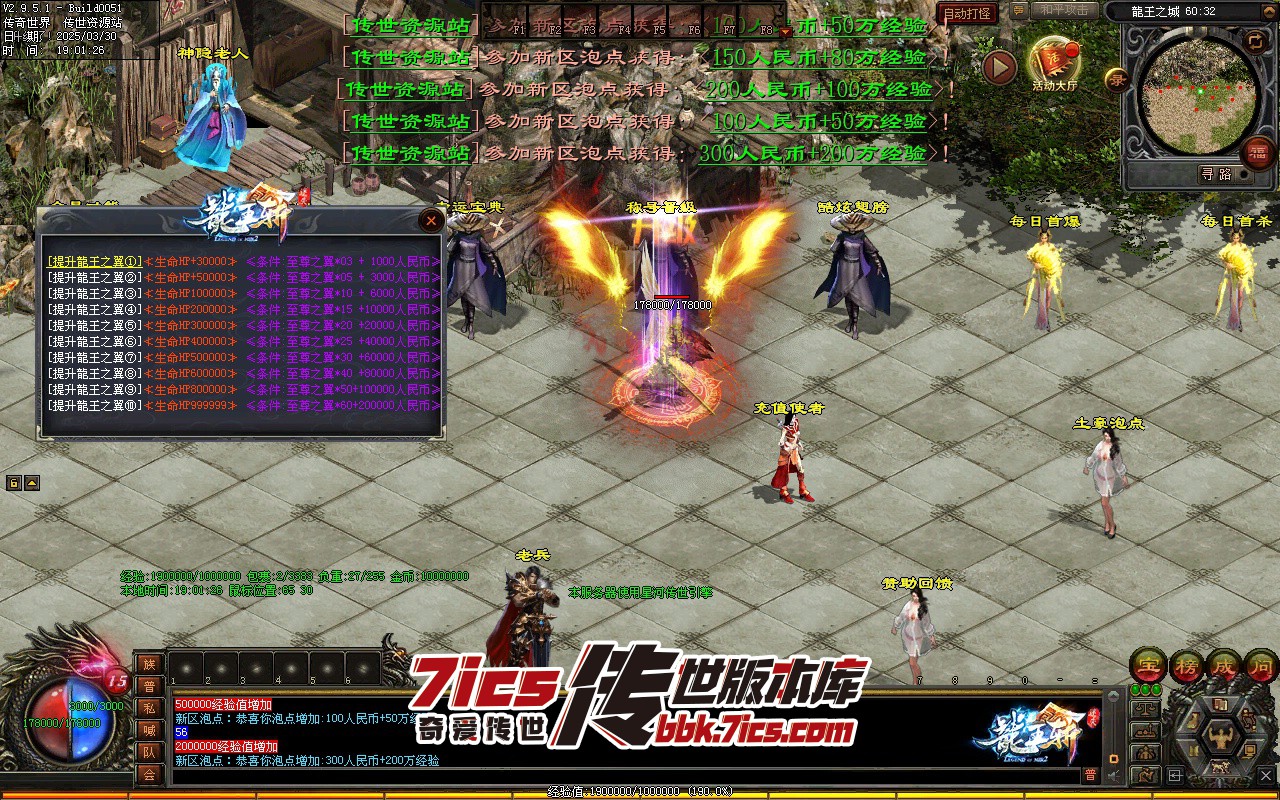Pick the 提升龍王之翼⑤ upgrade entry

pyautogui.click(x=96, y=325)
